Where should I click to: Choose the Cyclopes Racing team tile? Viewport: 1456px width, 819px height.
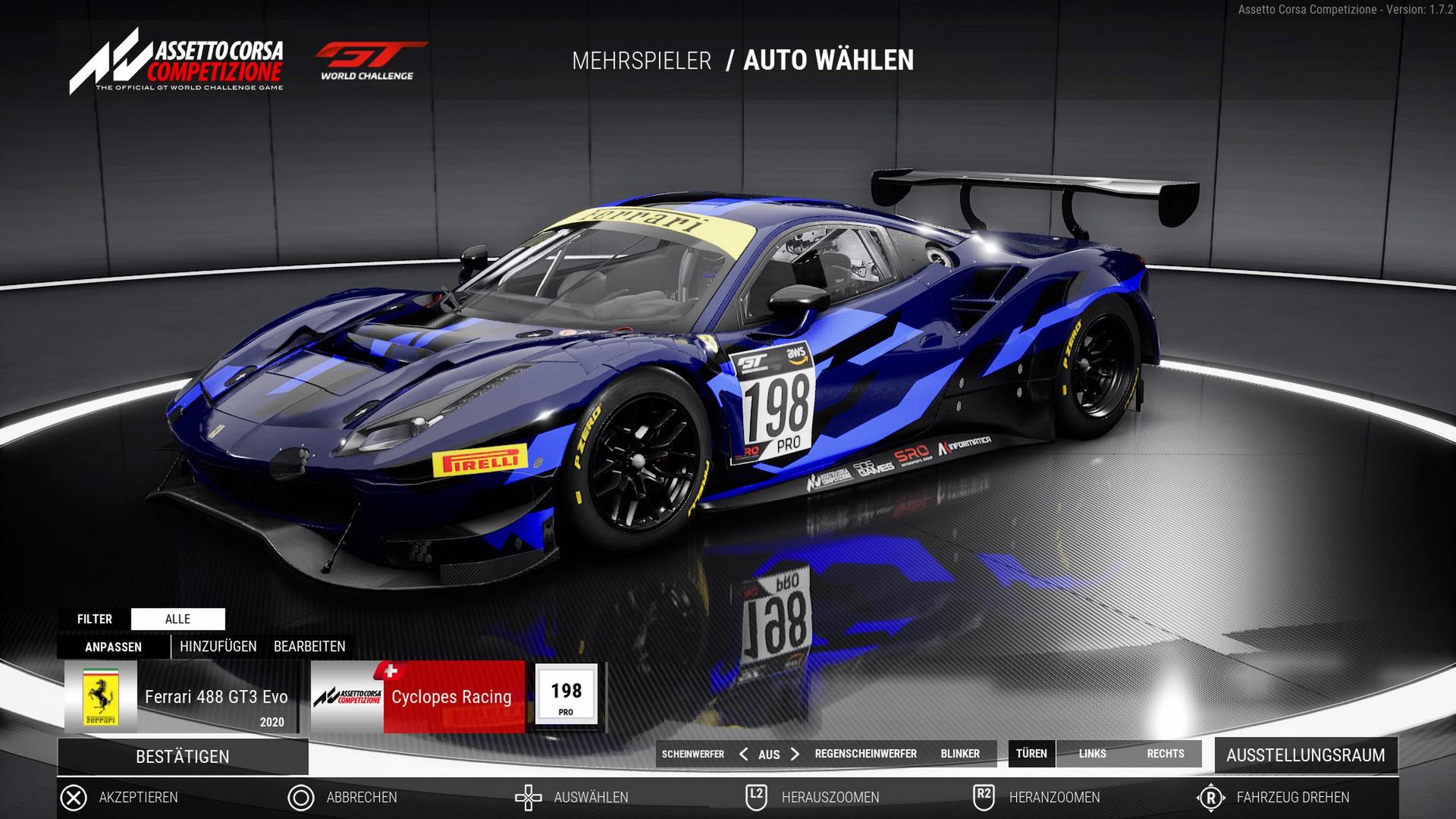pos(418,697)
